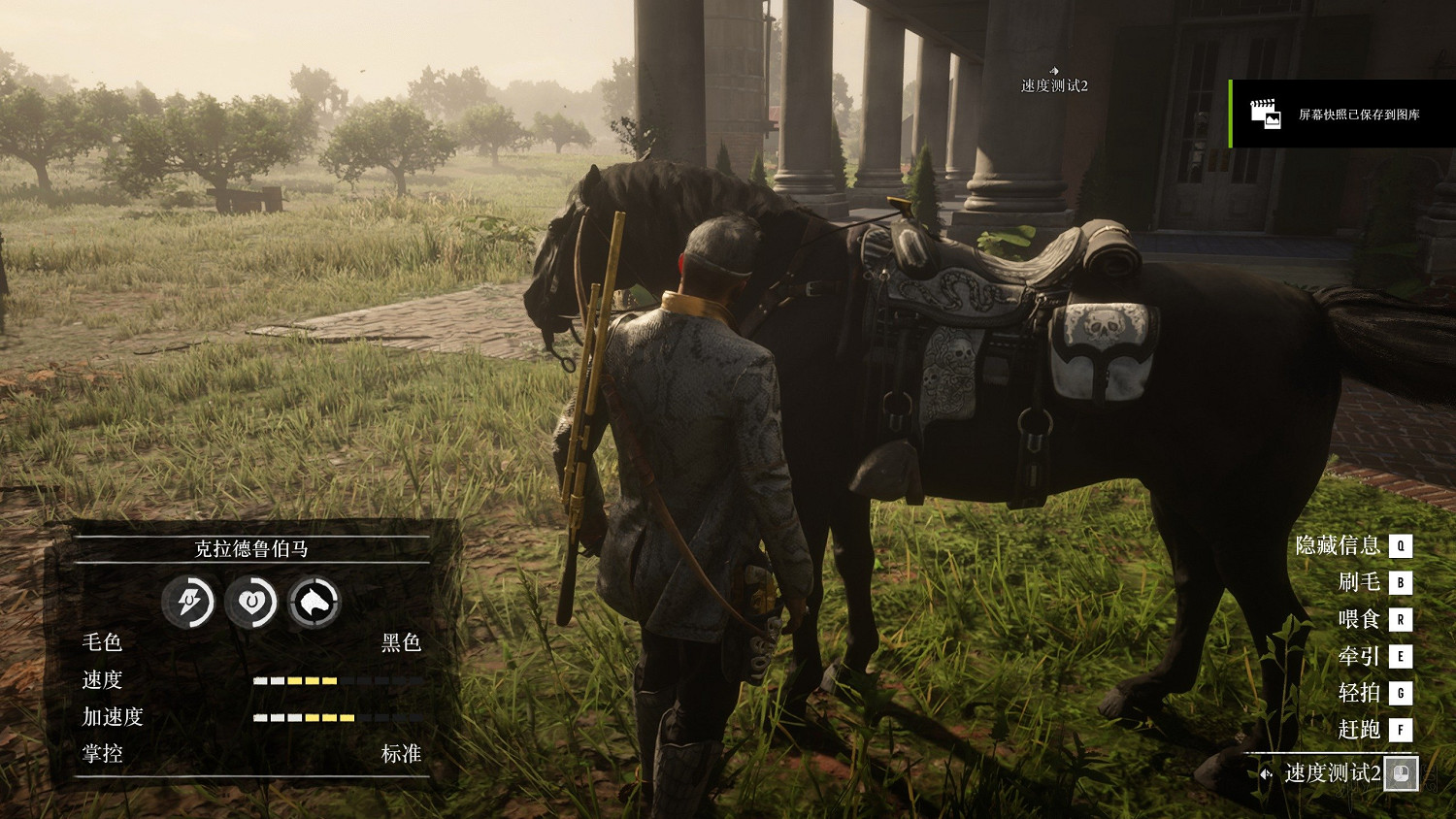Click the horse stamina lightning bolt icon
The height and width of the screenshot is (819, 1456).
(188, 603)
